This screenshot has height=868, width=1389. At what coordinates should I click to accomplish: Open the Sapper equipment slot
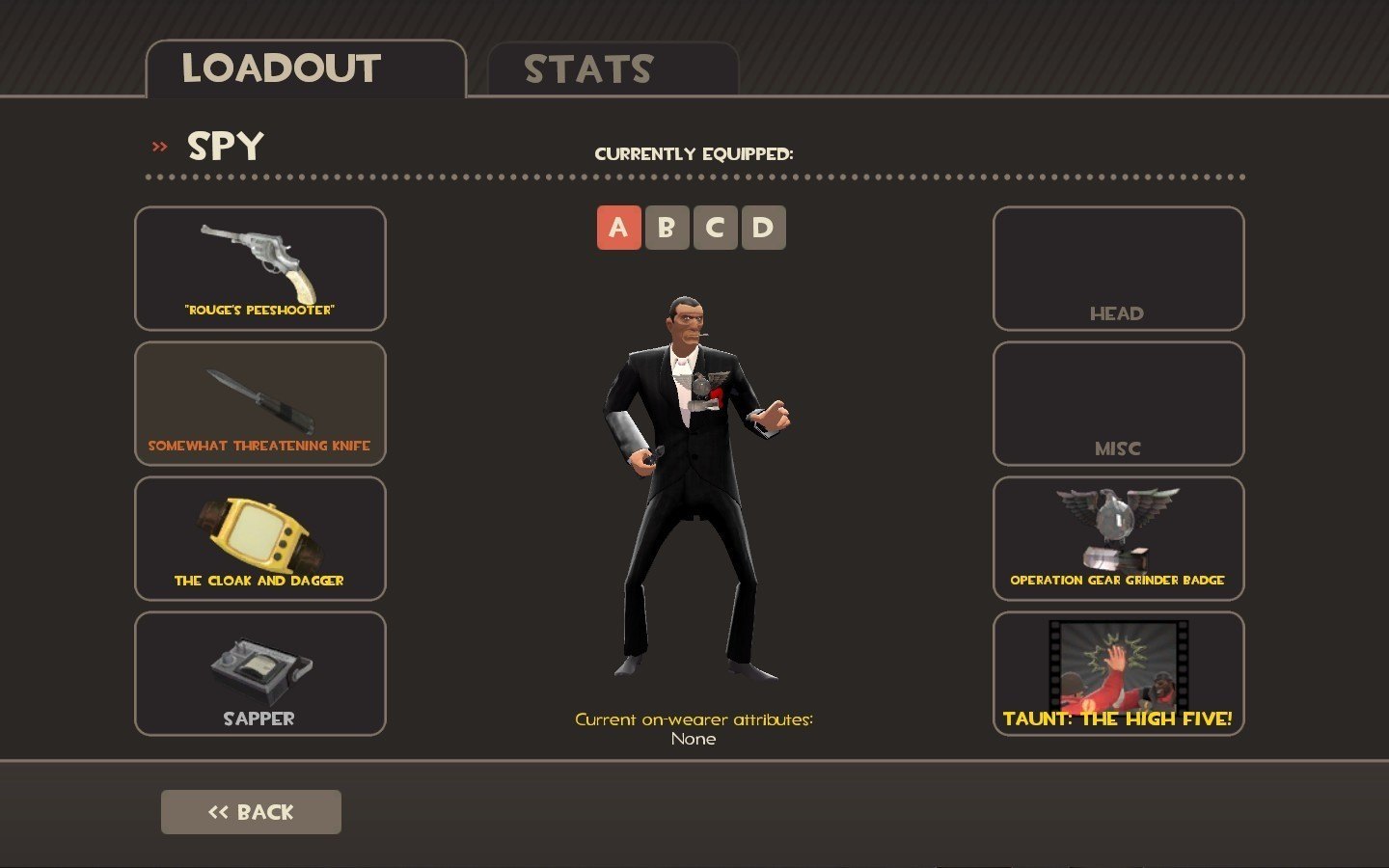tap(260, 673)
